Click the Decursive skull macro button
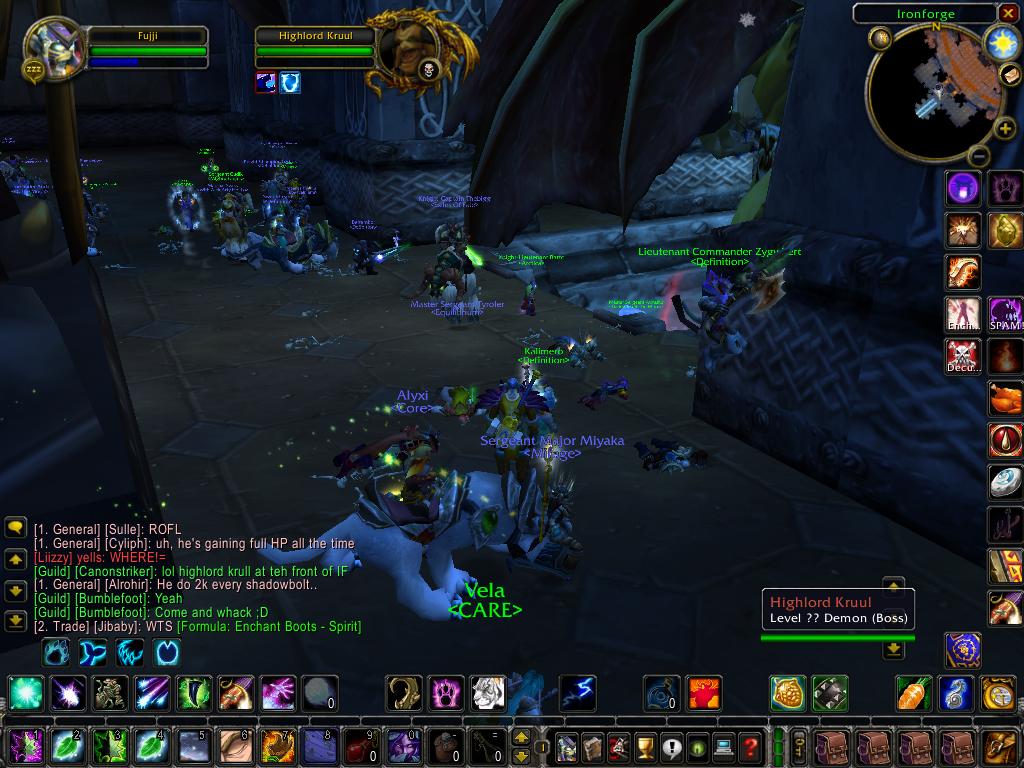Viewport: 1024px width, 768px height. [x=963, y=356]
